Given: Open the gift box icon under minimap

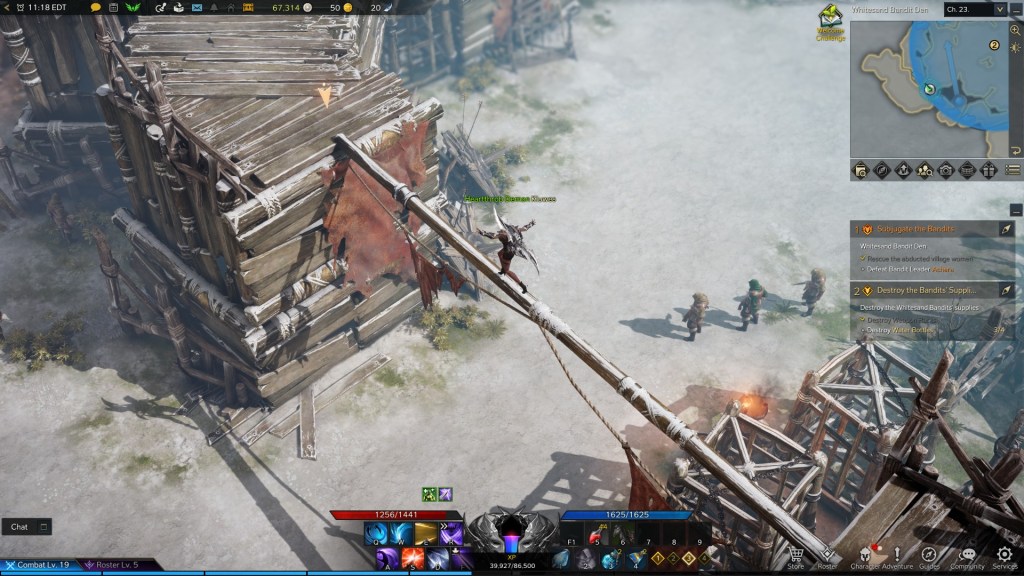Looking at the screenshot, I should [989, 170].
